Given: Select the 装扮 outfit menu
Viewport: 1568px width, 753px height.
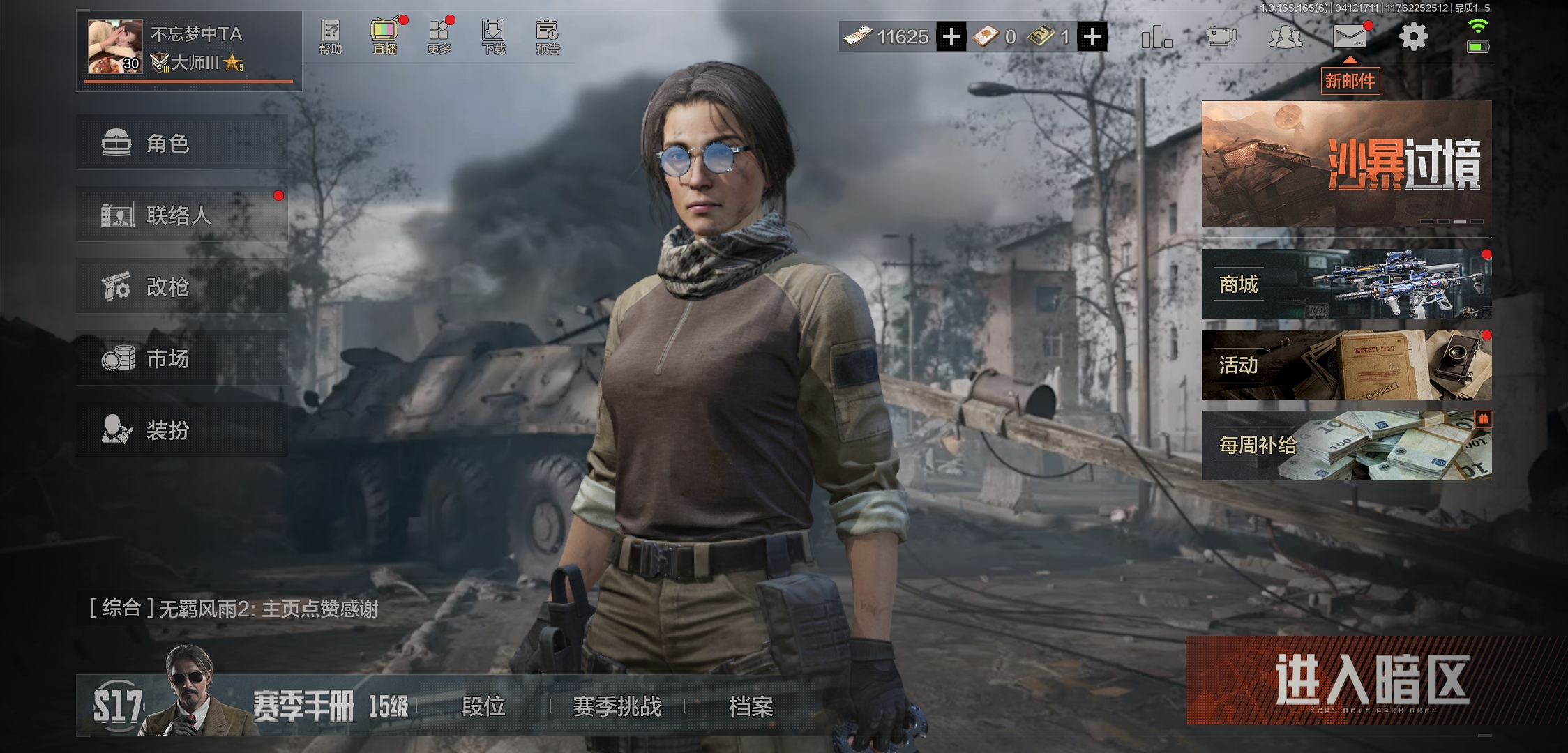Looking at the screenshot, I should [x=181, y=430].
